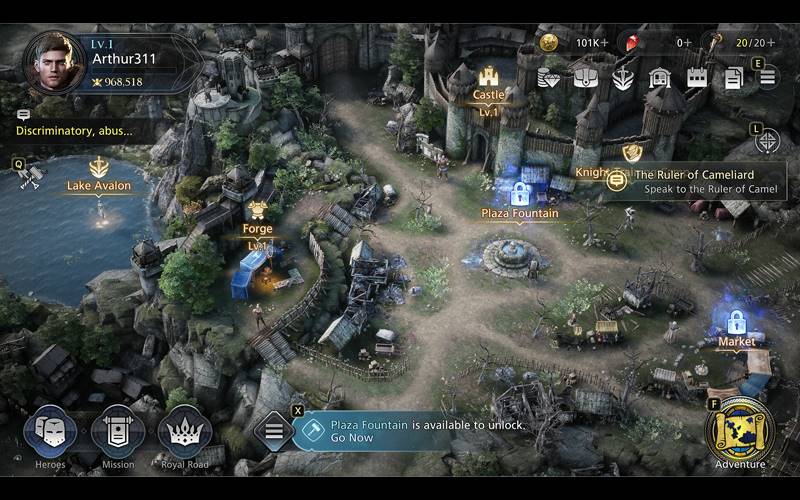Select the Lake Avalon location marker

[99, 177]
